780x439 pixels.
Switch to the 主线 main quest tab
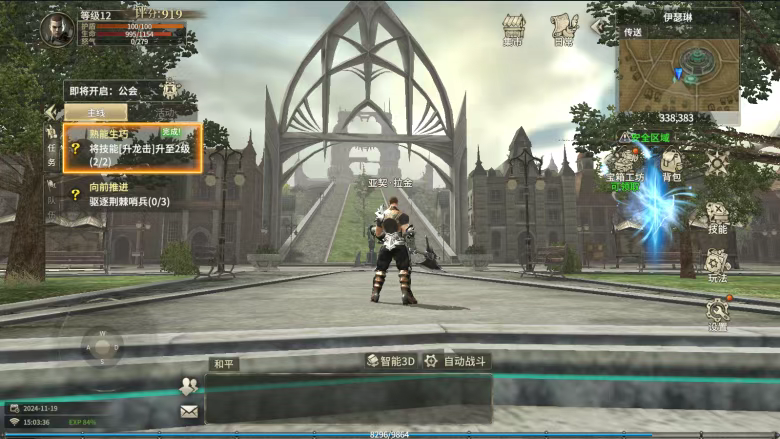click(x=96, y=113)
